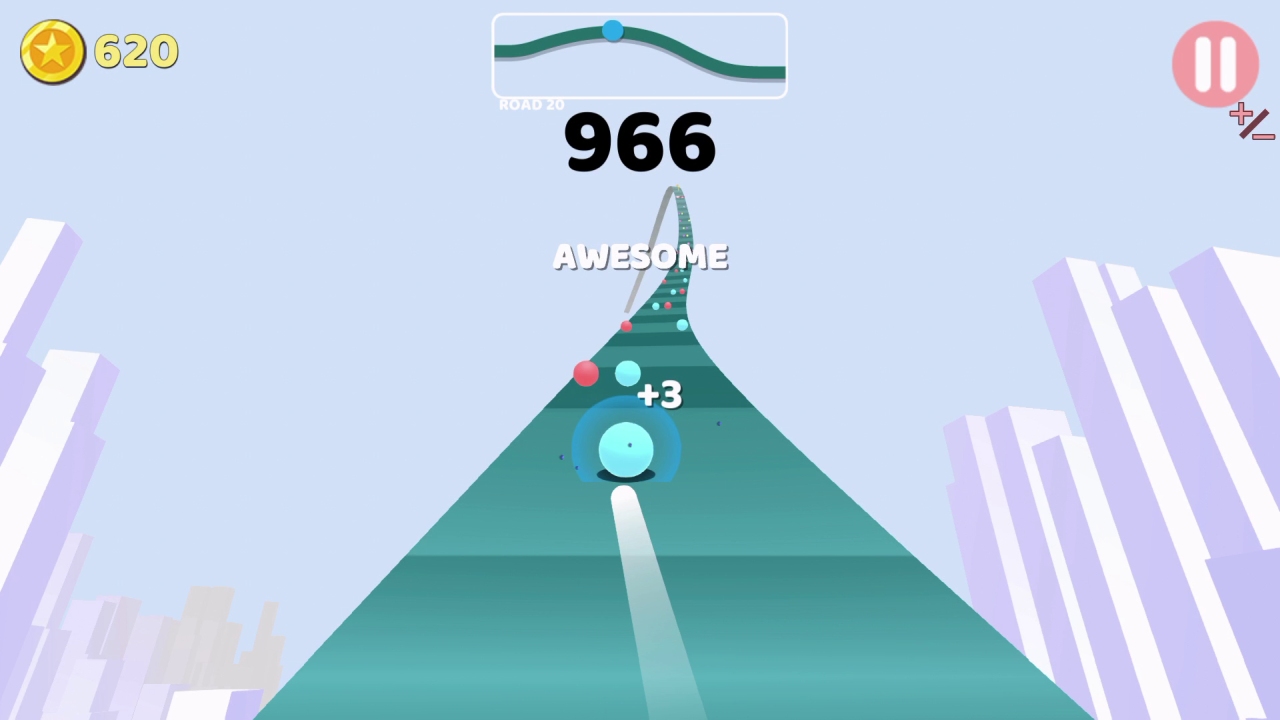Tap the +3 score popup
1280x720 pixels.
tap(658, 394)
